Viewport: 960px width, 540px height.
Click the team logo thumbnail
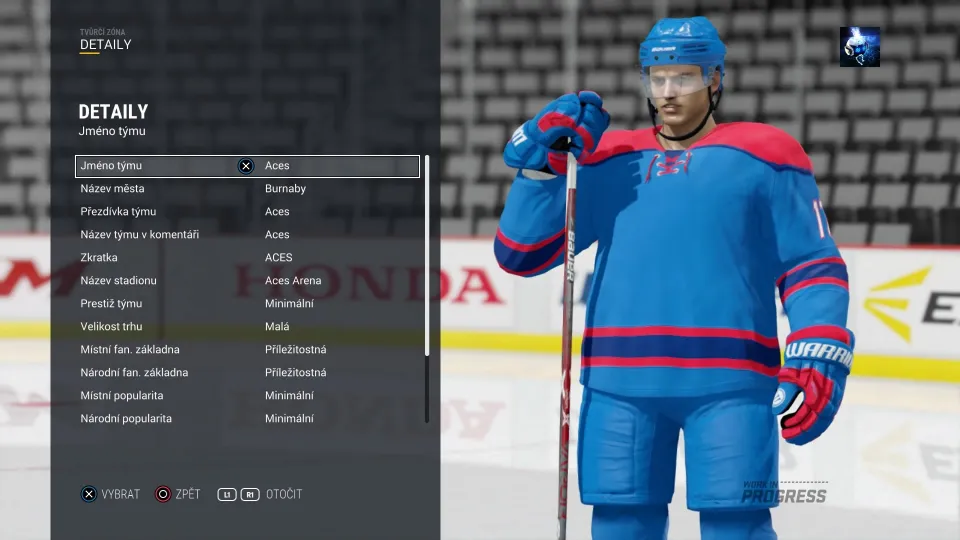860,47
